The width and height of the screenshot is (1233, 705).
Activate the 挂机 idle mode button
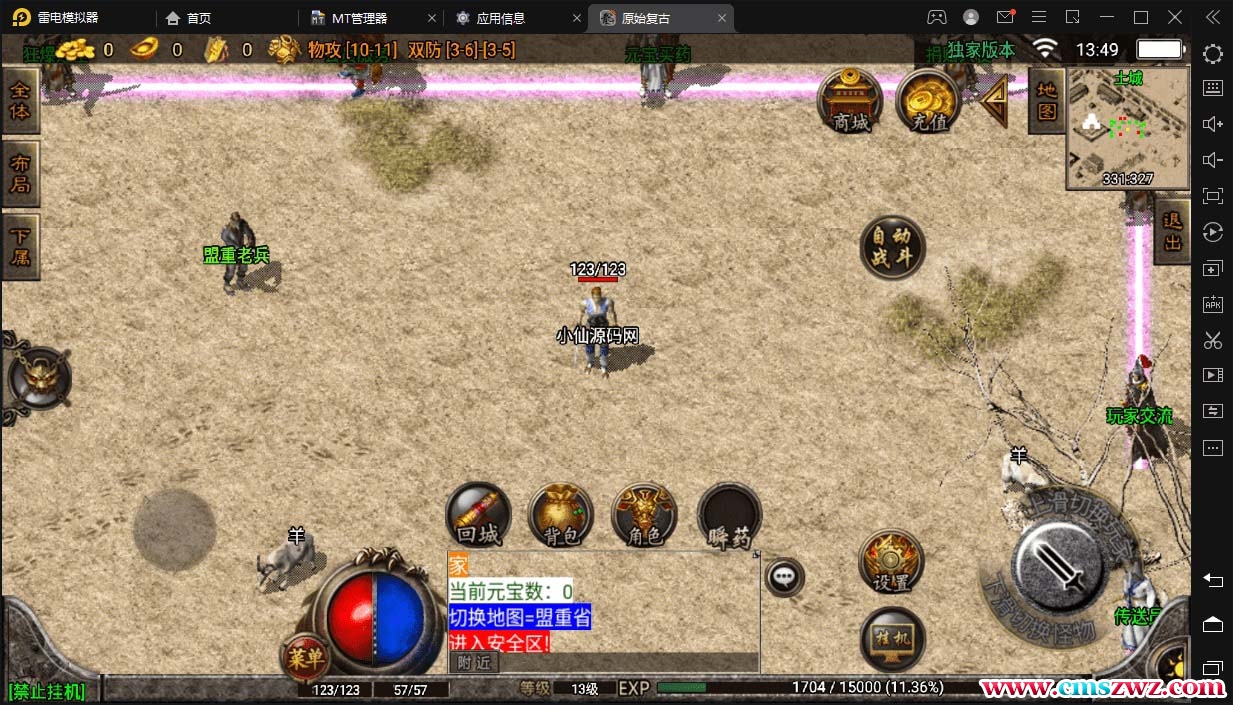point(892,638)
